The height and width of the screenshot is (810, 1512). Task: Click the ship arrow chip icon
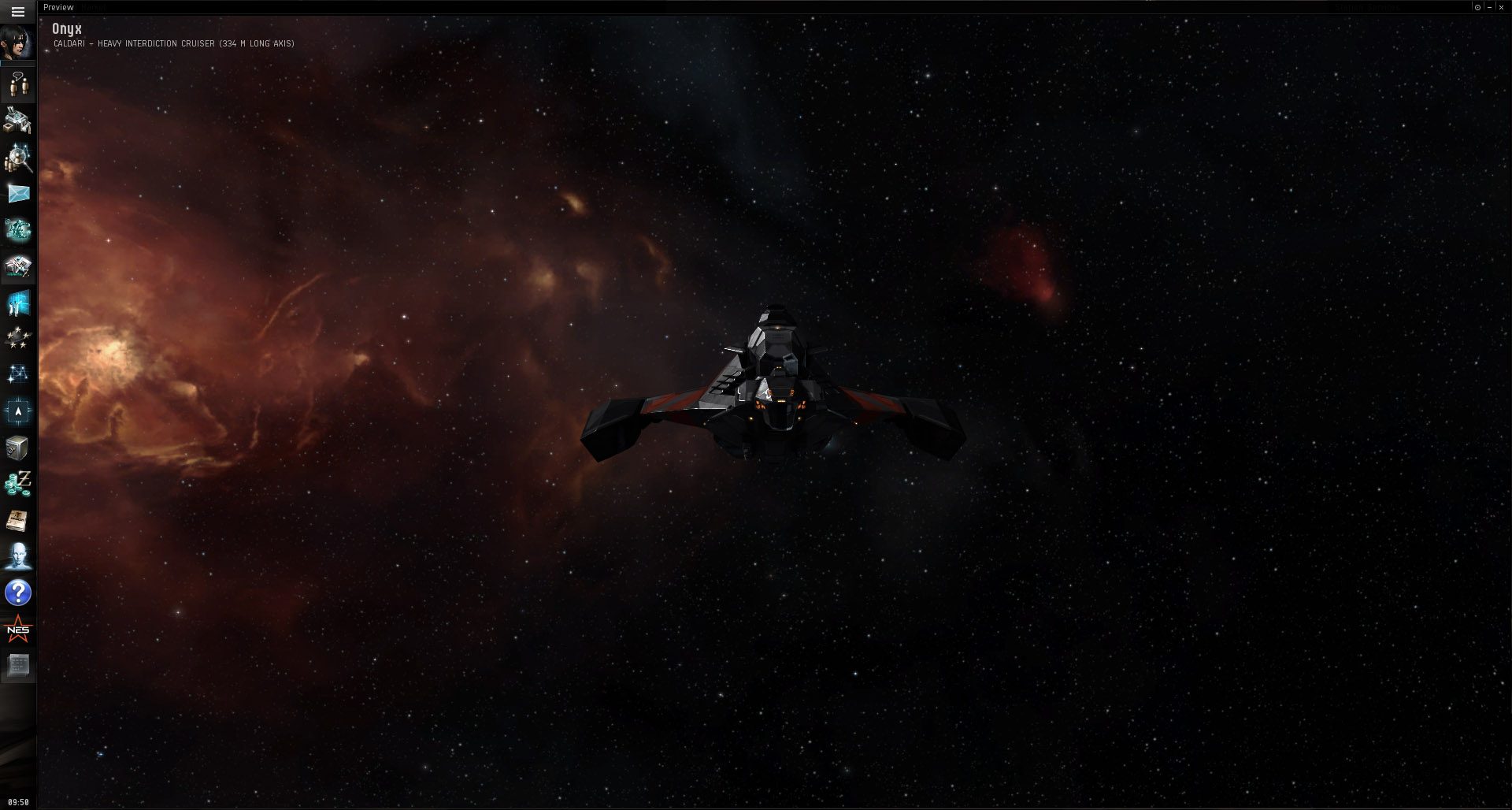coord(17,411)
